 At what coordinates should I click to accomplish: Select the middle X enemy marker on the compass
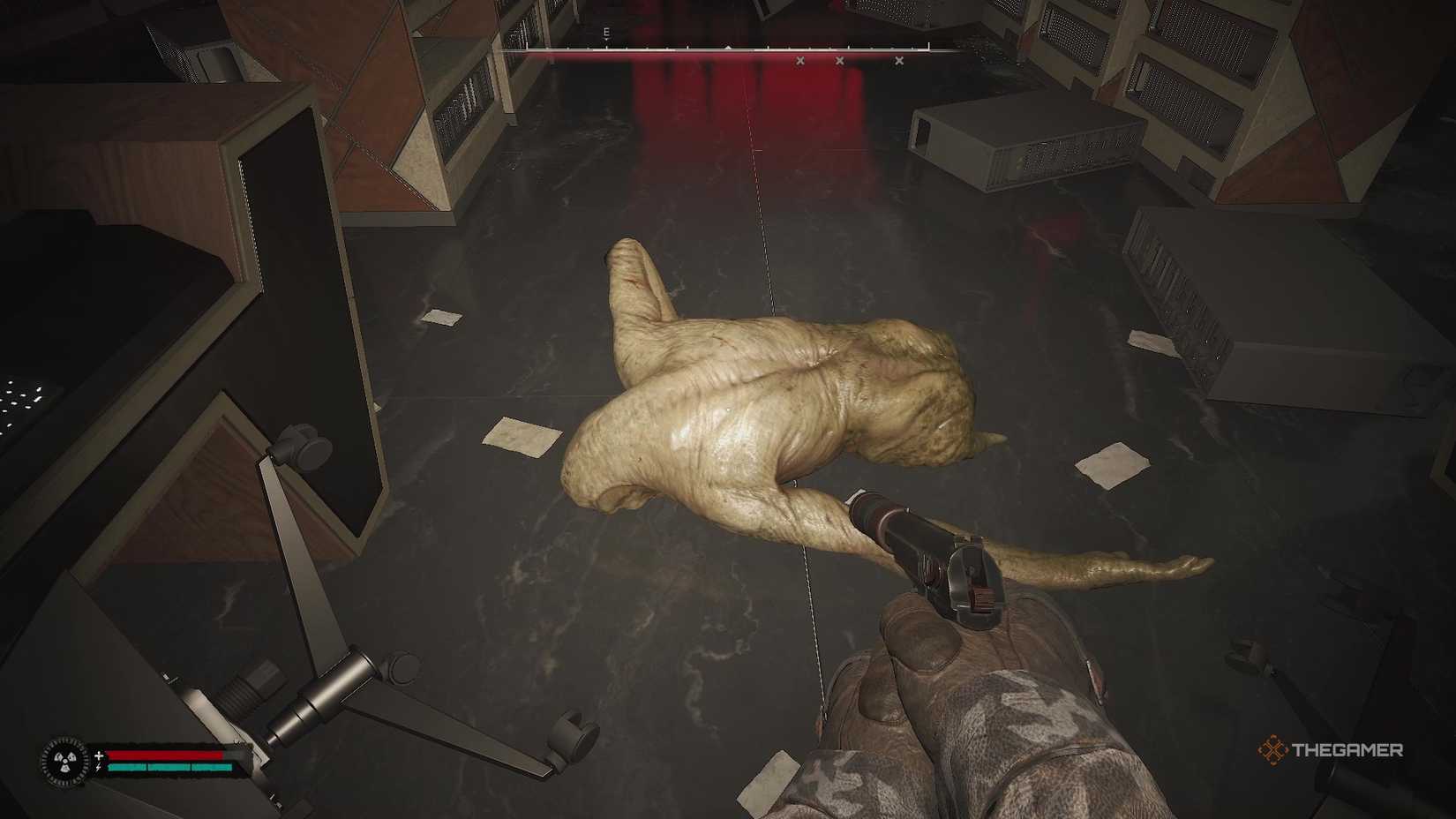pyautogui.click(x=839, y=60)
